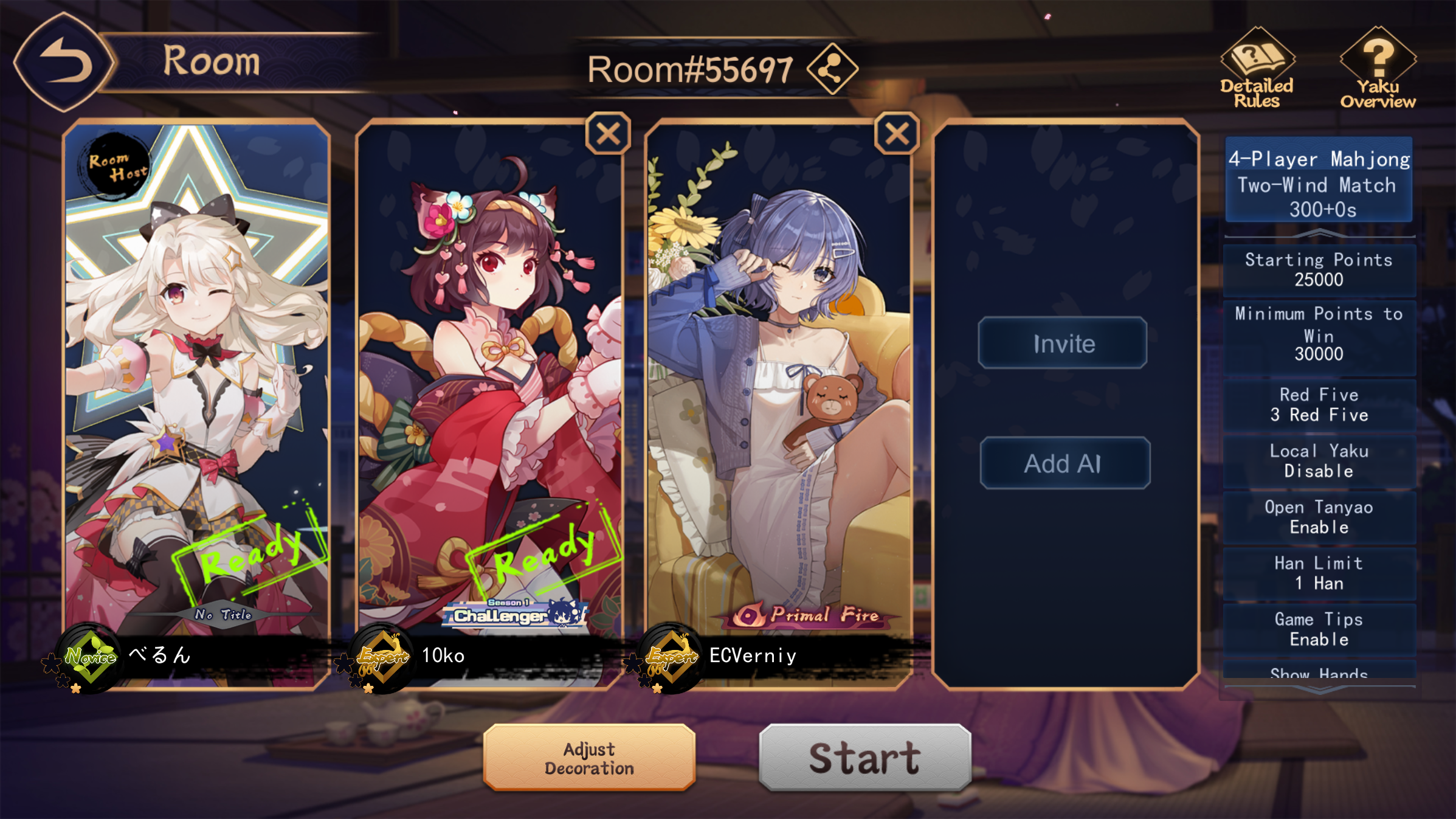Share the room number via share icon

(832, 69)
